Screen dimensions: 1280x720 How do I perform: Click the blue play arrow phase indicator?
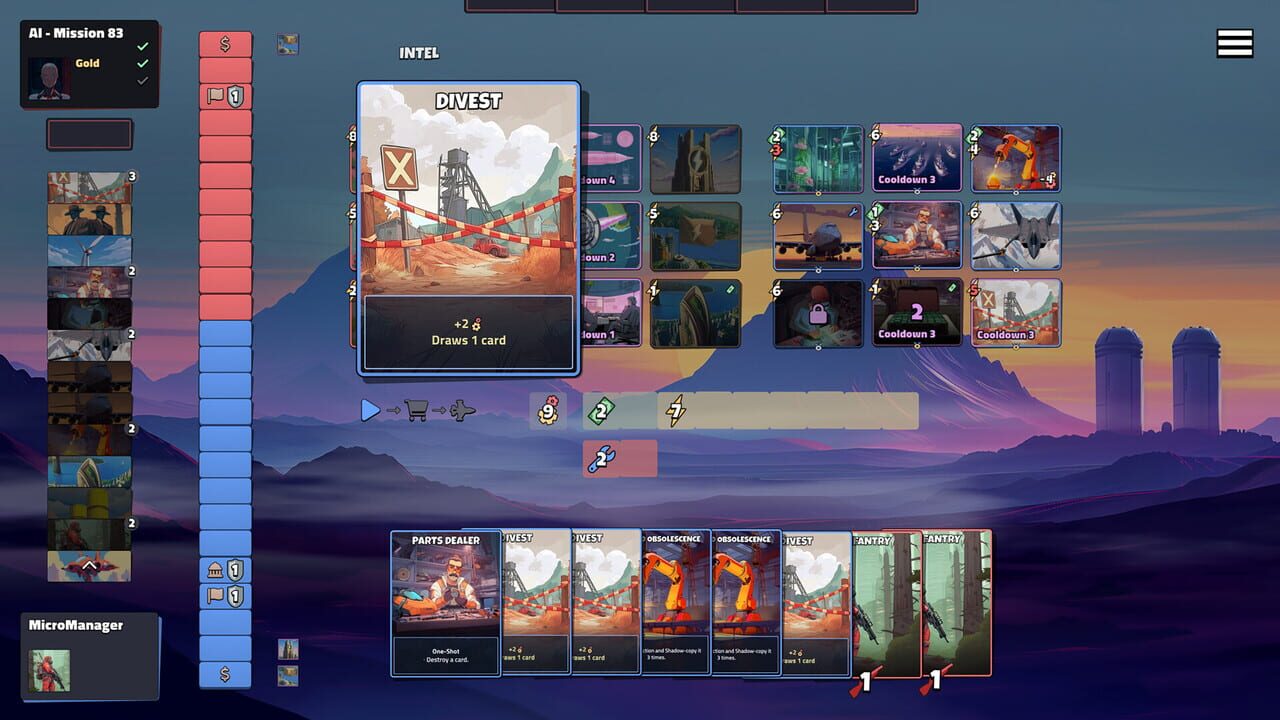click(x=370, y=410)
